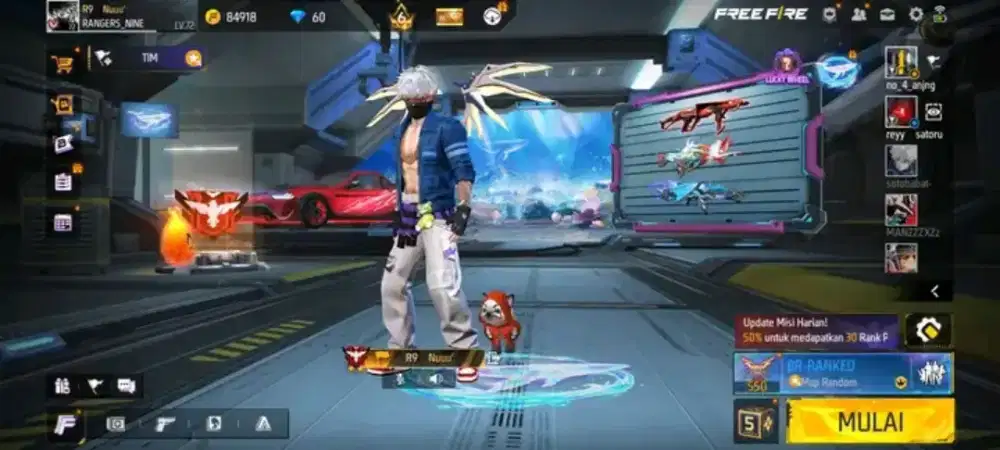1000x450 pixels.
Task: Open the Lucky Wheel event
Action: (x=787, y=64)
